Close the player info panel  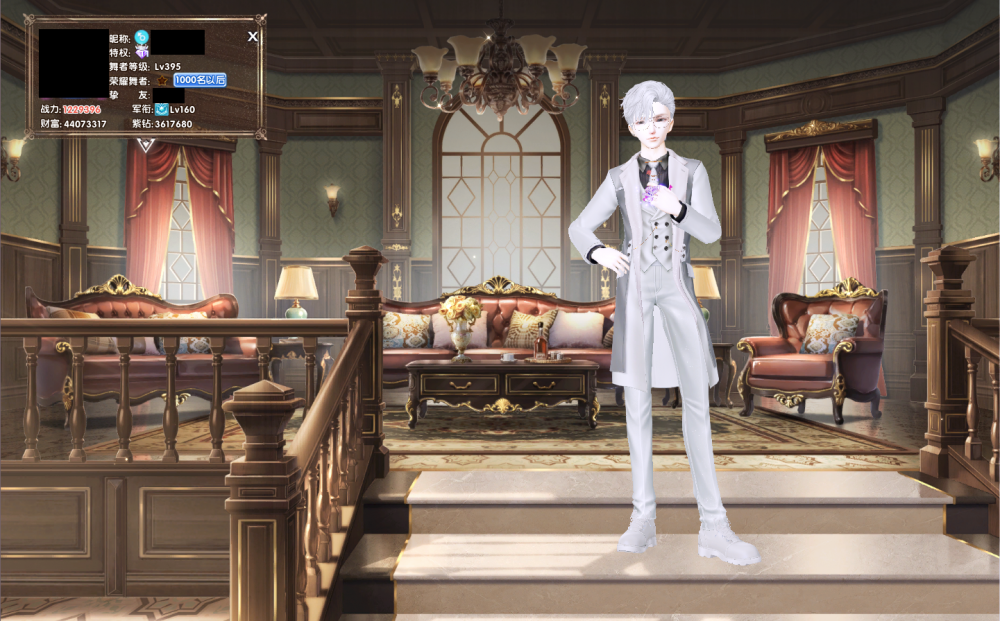pyautogui.click(x=253, y=36)
